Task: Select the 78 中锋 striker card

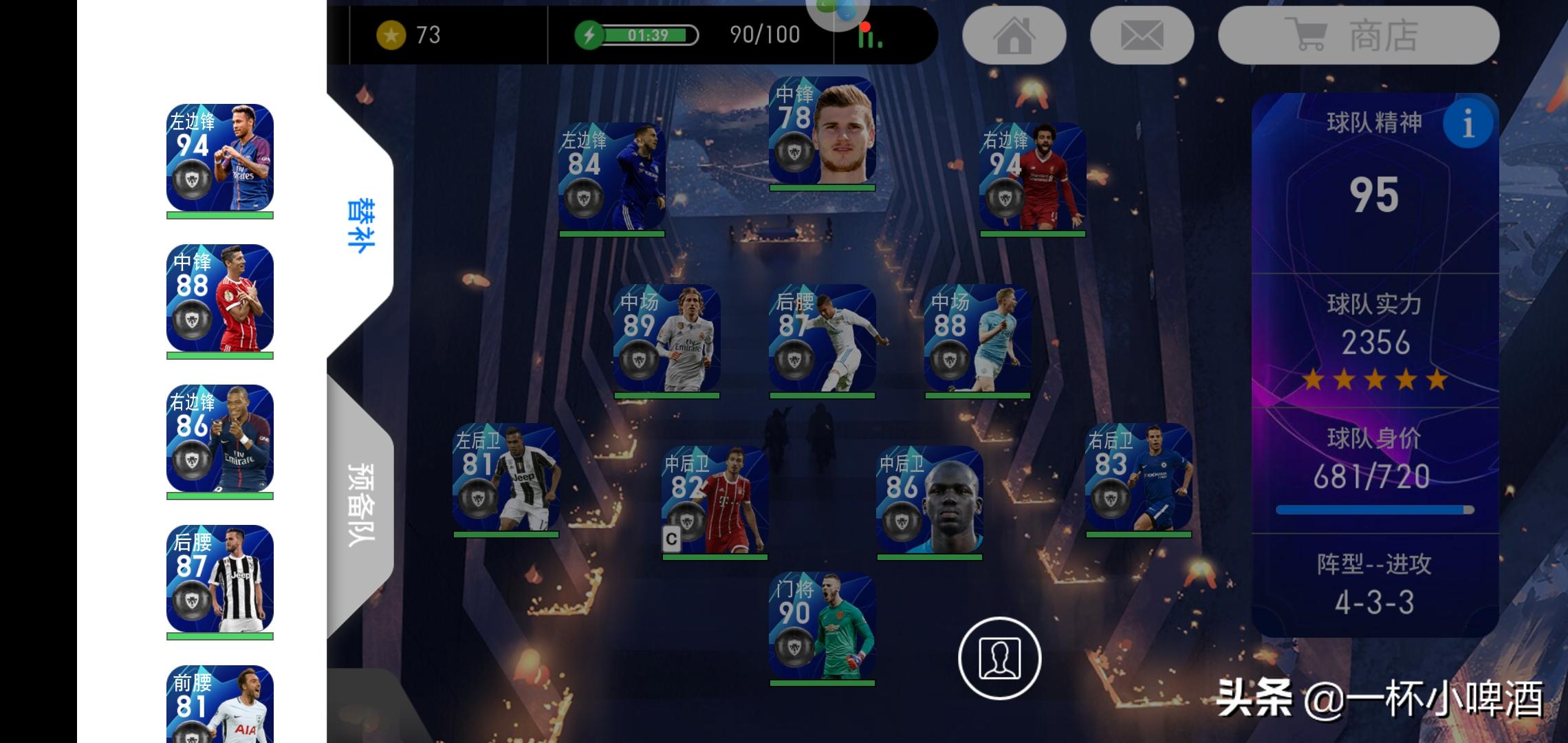Action: (822, 131)
